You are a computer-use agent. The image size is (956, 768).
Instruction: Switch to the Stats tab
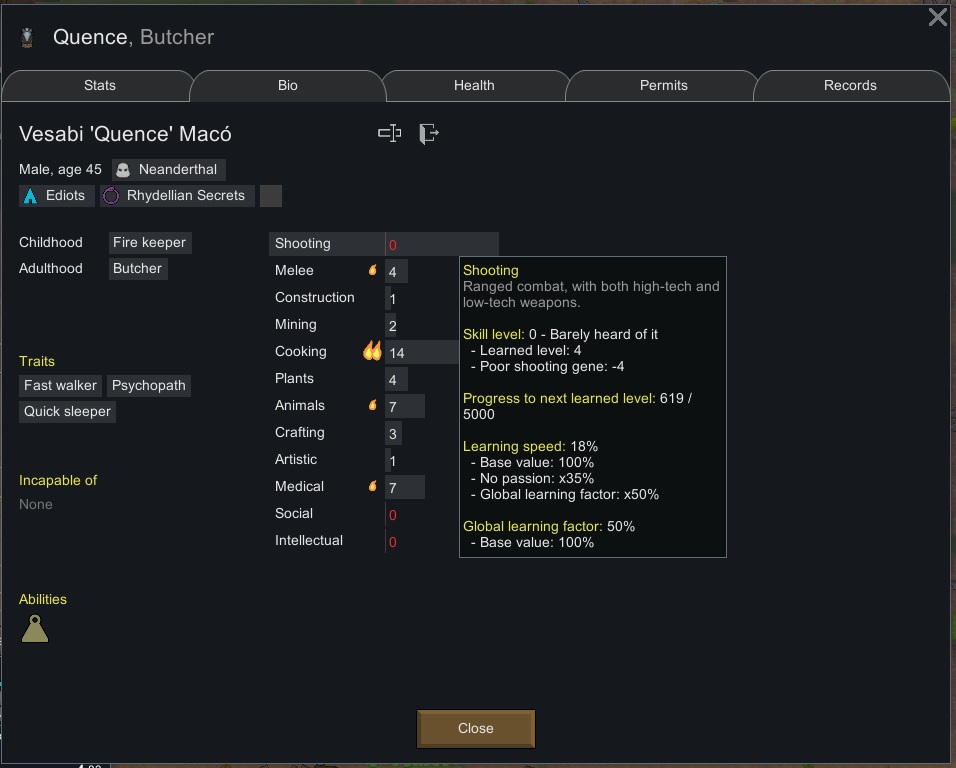tap(100, 86)
